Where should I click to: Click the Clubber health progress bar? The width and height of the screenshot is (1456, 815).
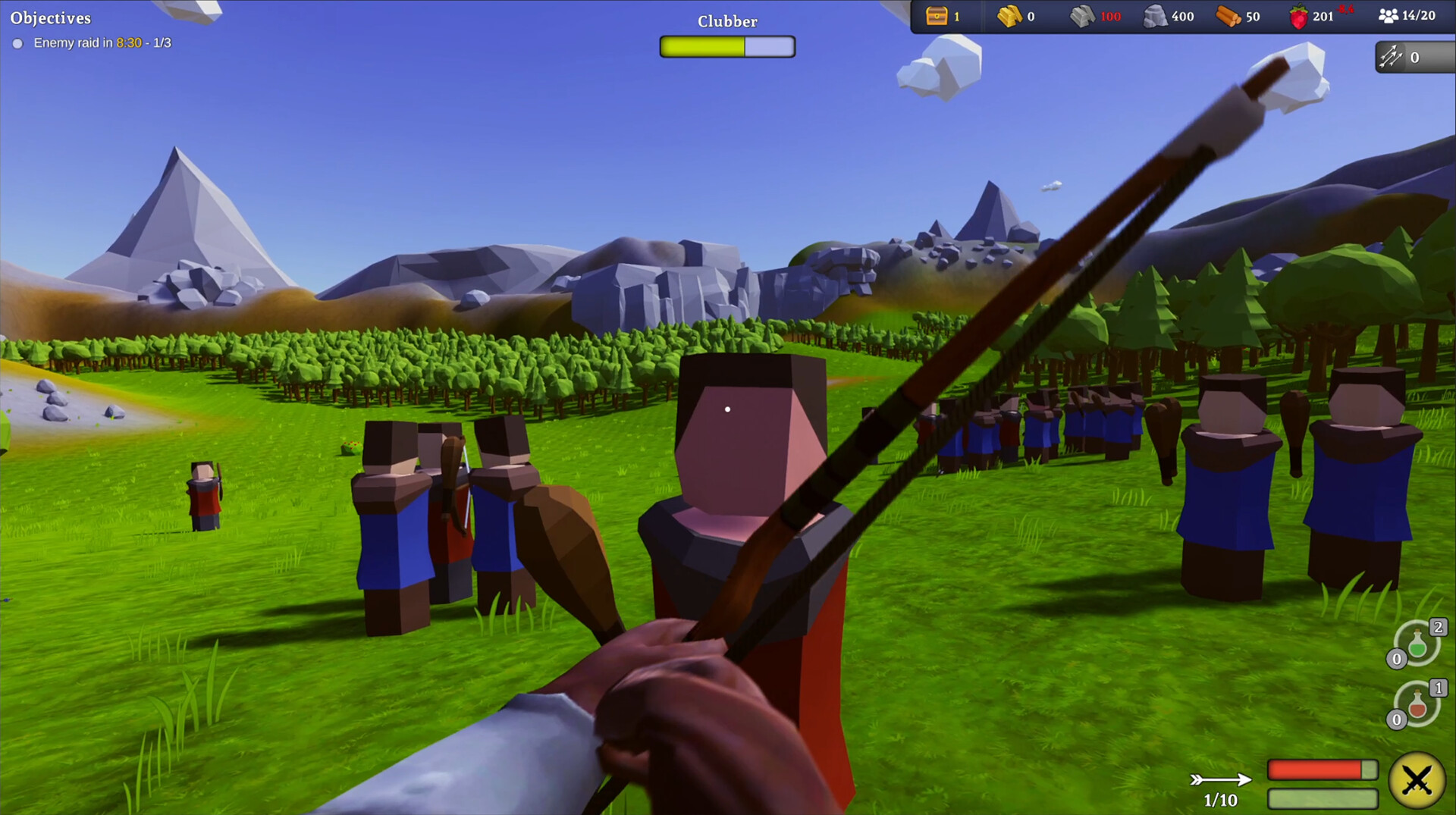click(726, 47)
